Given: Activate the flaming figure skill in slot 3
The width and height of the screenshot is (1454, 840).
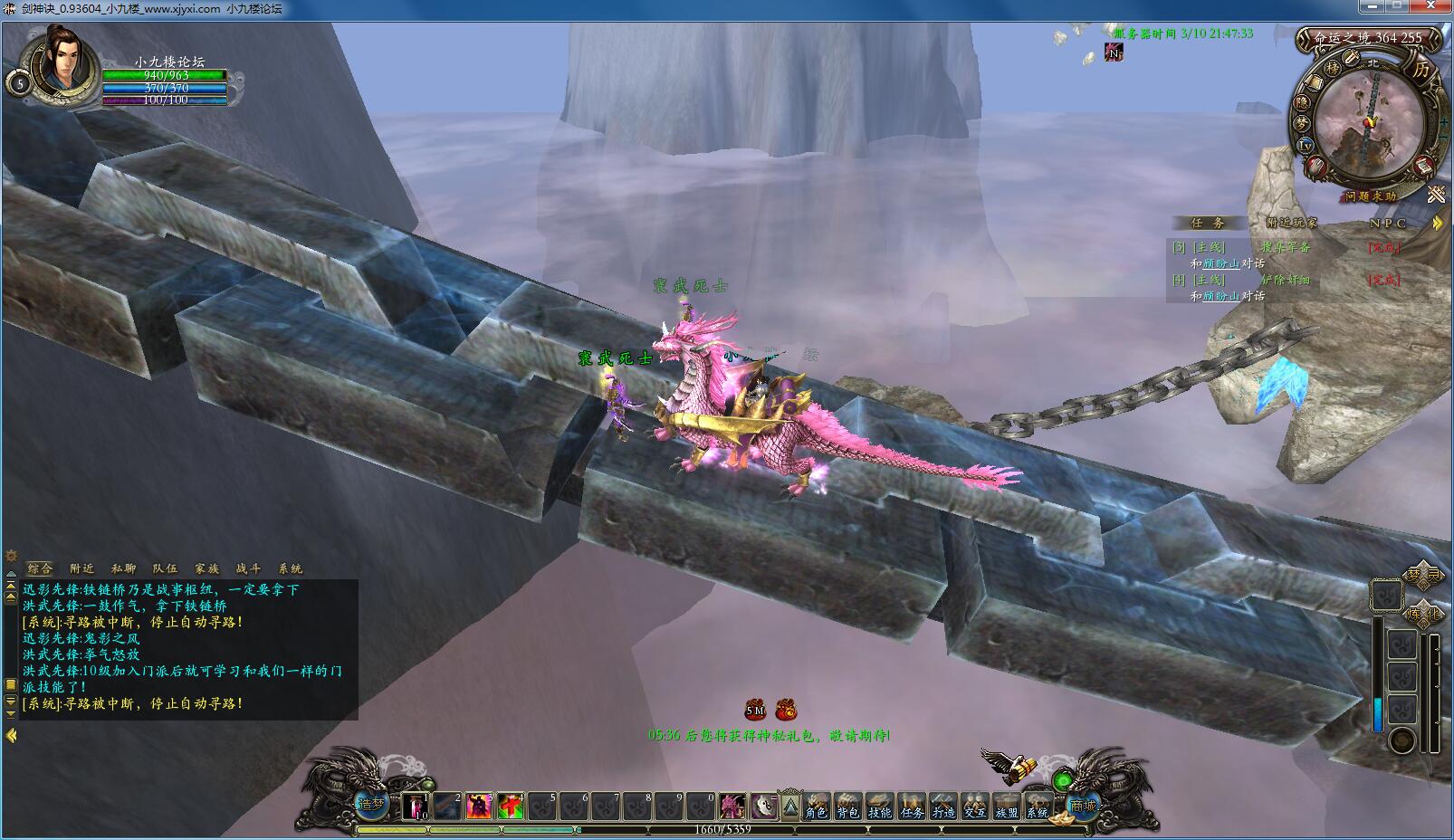Looking at the screenshot, I should [479, 805].
